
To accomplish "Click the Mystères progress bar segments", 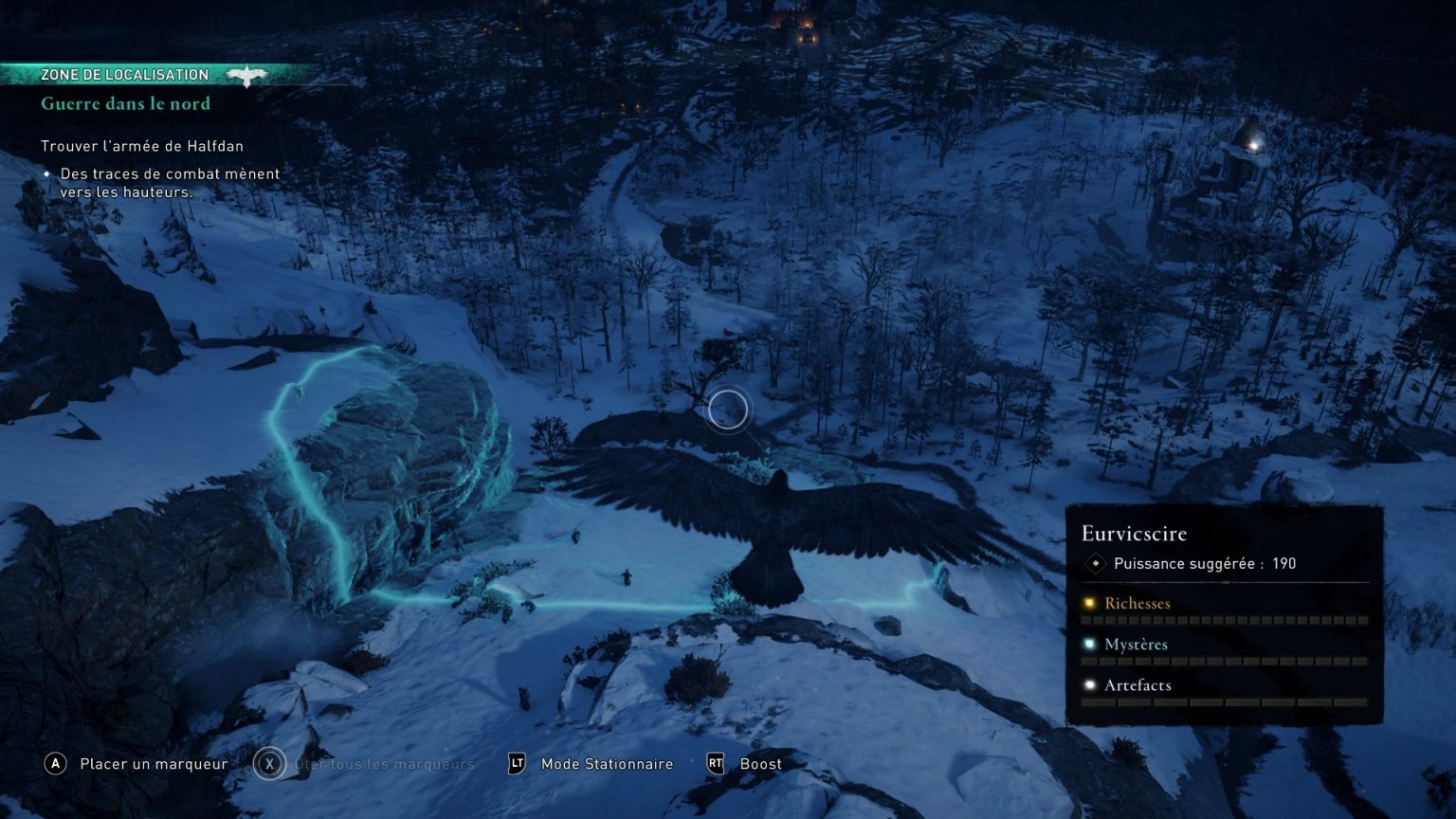I will 1223,662.
